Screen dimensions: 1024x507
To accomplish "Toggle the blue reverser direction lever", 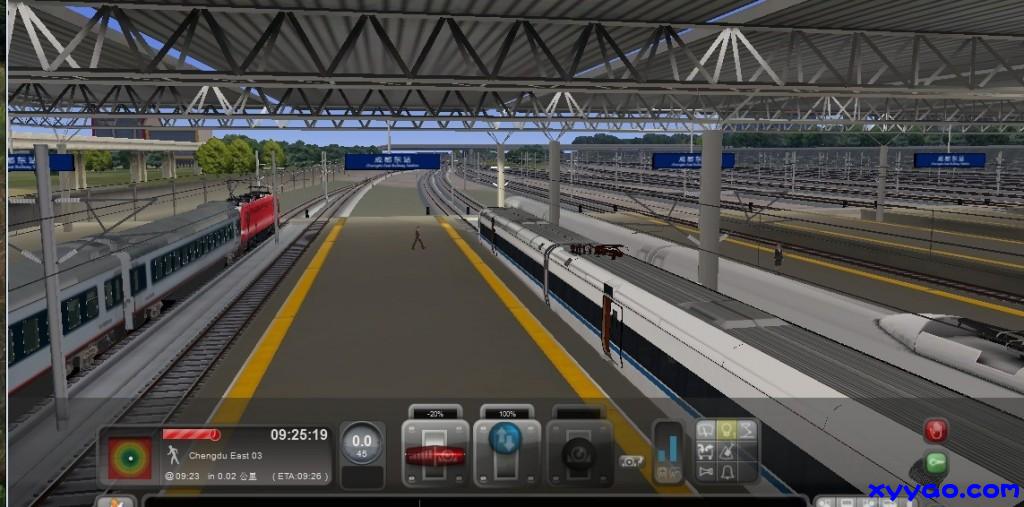I will tap(506, 439).
